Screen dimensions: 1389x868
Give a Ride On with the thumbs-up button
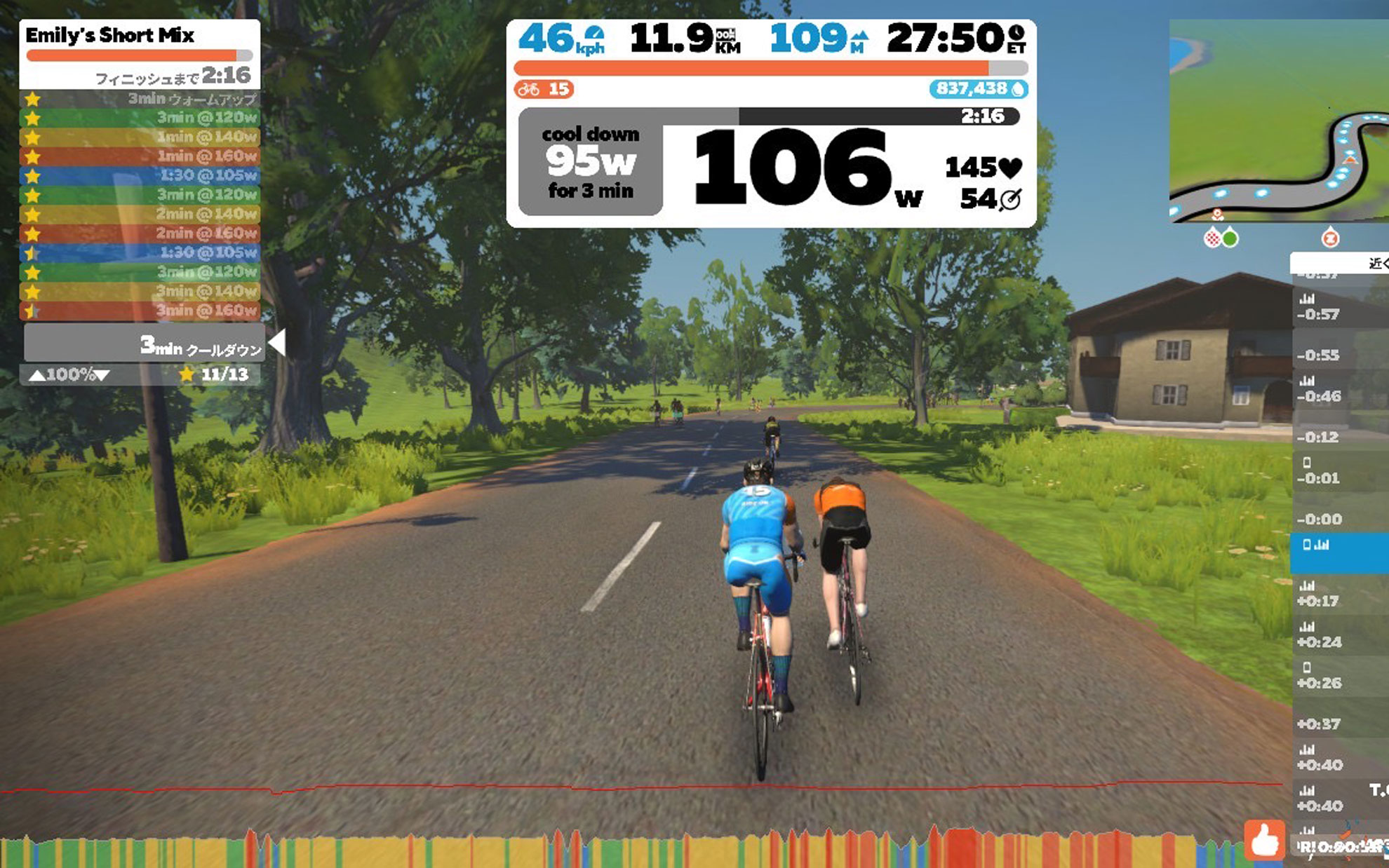point(1264,839)
